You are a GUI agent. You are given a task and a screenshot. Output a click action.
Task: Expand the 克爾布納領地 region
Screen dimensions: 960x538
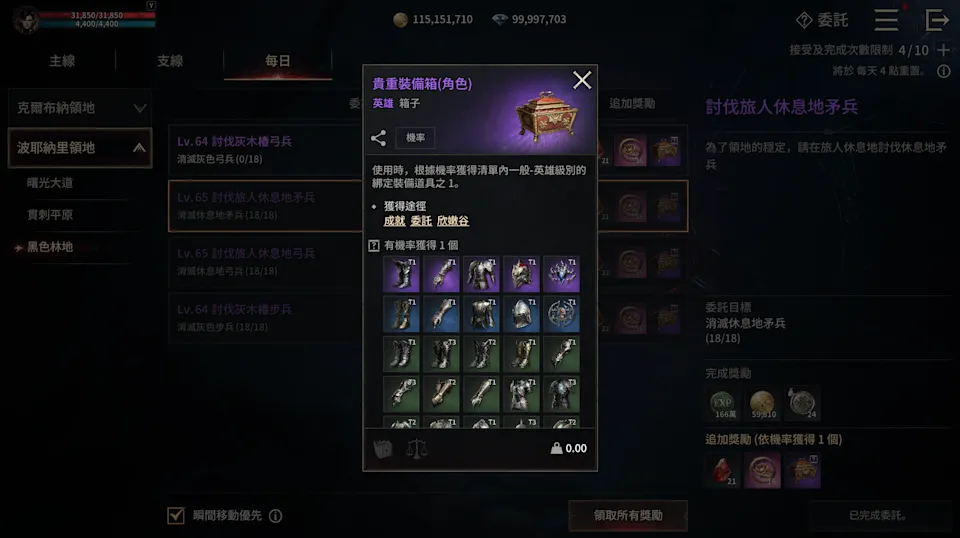pyautogui.click(x=79, y=107)
